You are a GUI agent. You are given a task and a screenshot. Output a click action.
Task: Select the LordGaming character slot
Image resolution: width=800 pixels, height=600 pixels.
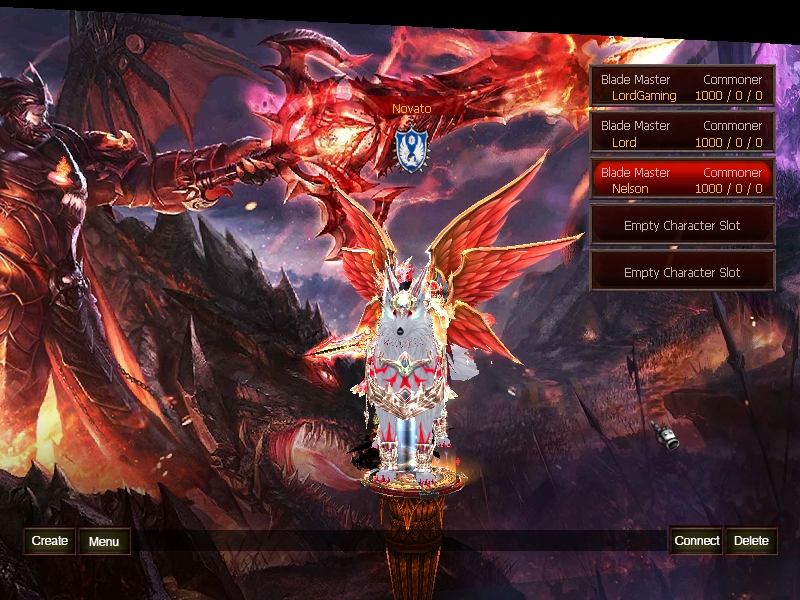coord(682,87)
